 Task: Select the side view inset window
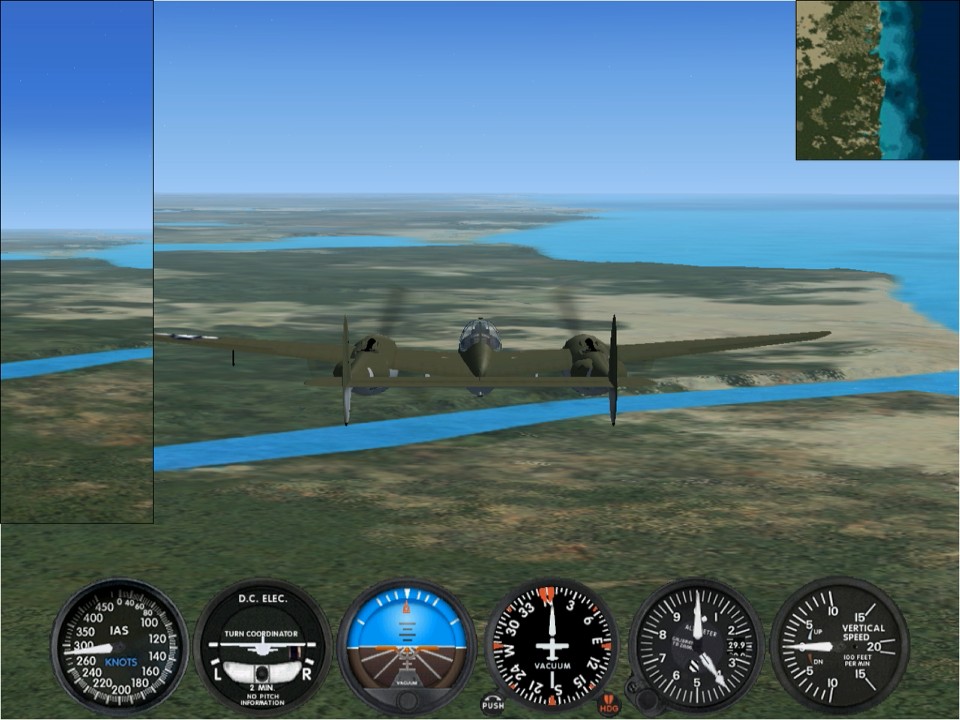tap(77, 262)
